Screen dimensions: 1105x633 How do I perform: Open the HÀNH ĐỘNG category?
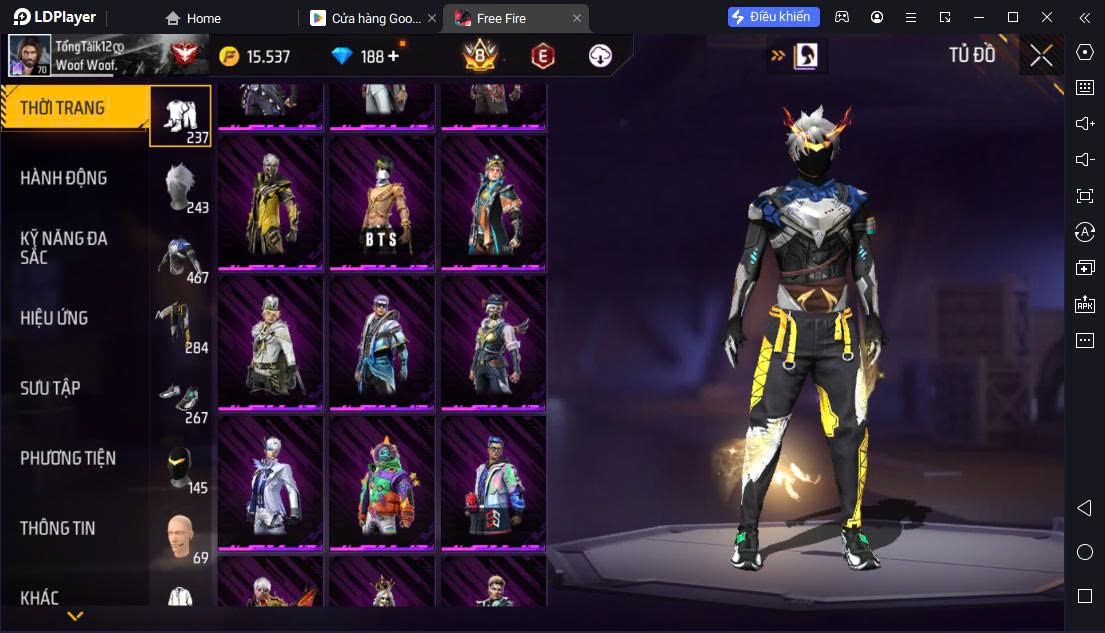point(63,178)
